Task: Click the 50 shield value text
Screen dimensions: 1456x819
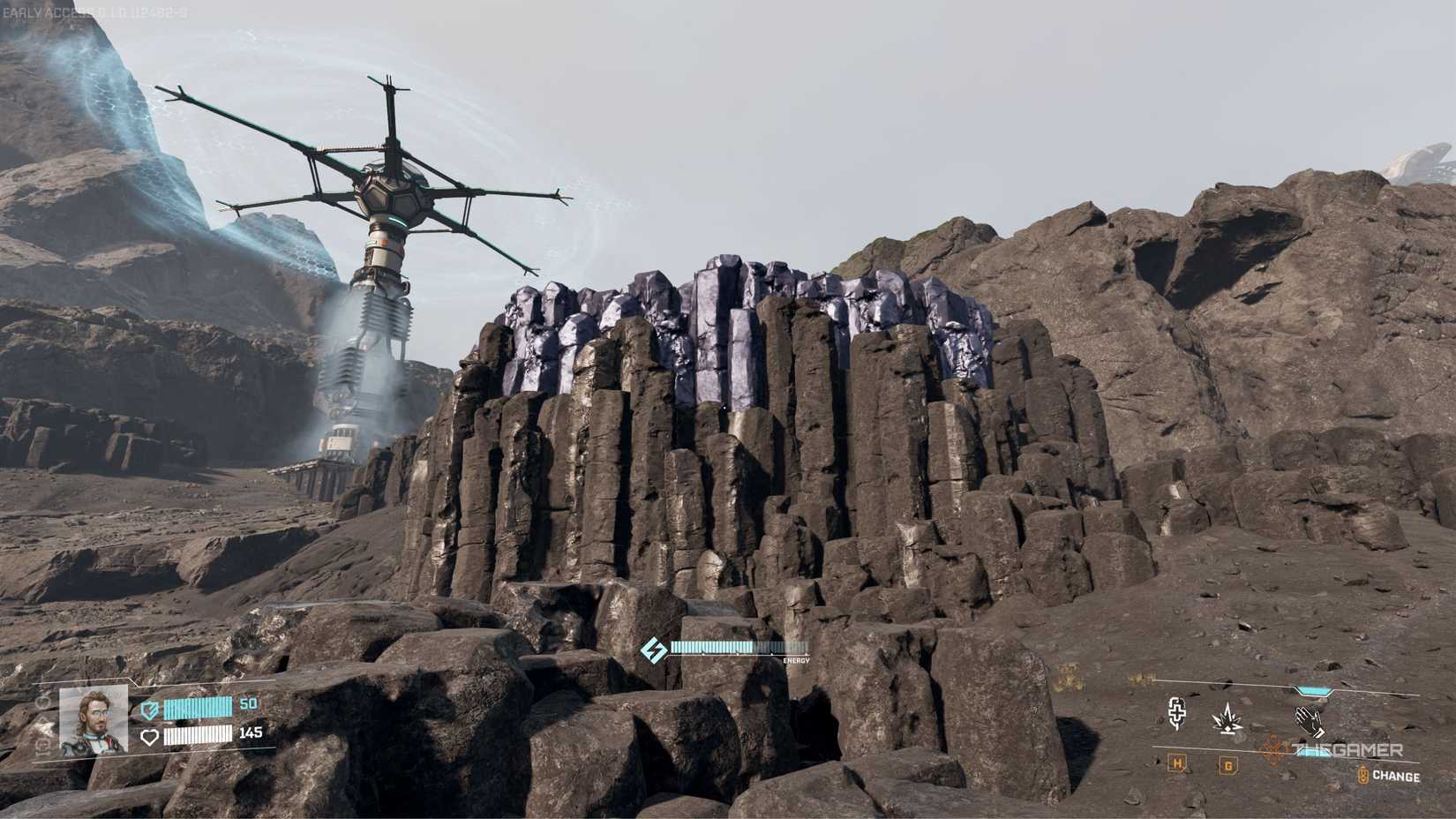Action: pos(247,703)
